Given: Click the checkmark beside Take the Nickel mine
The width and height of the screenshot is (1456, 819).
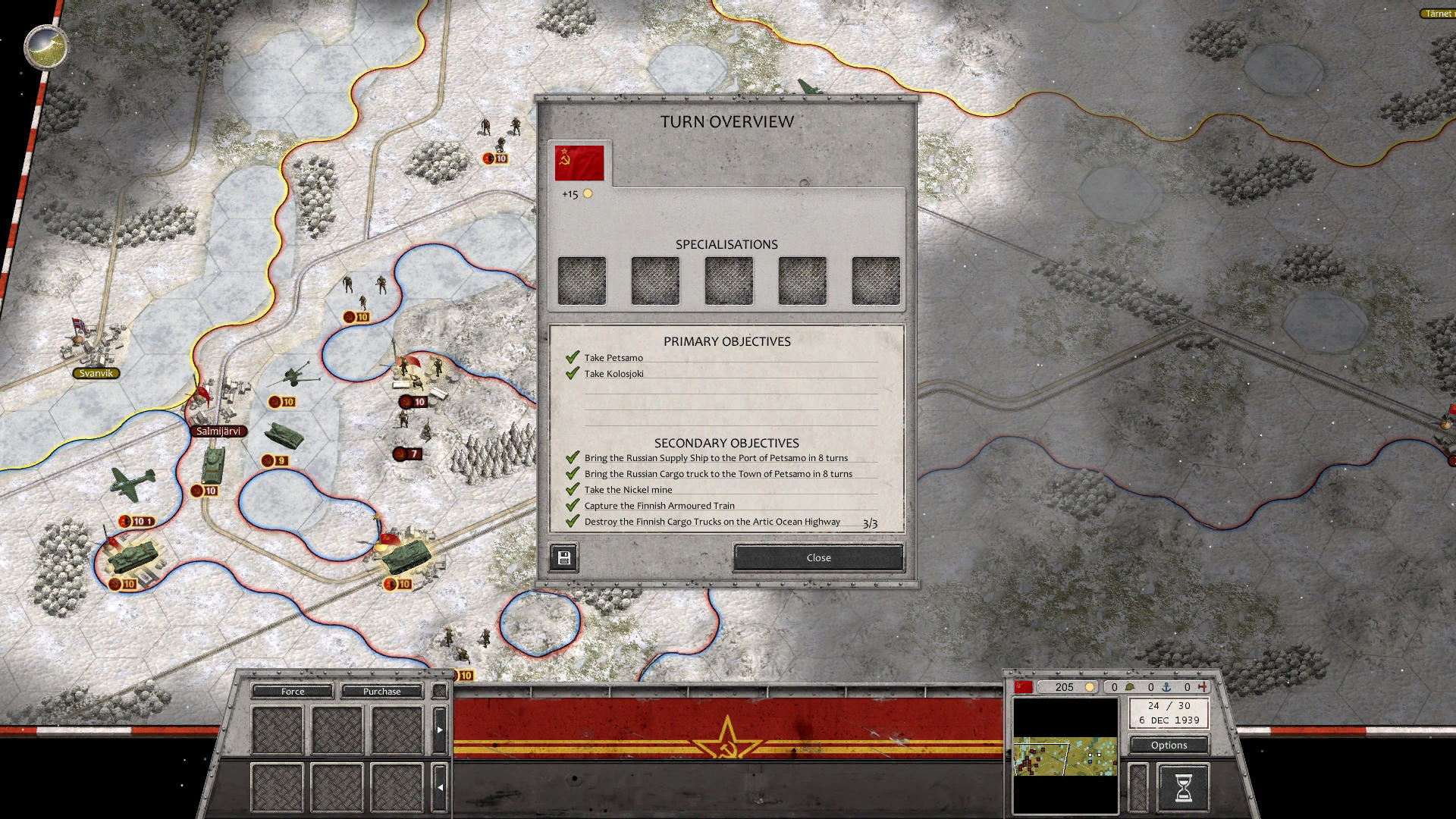Looking at the screenshot, I should (571, 489).
